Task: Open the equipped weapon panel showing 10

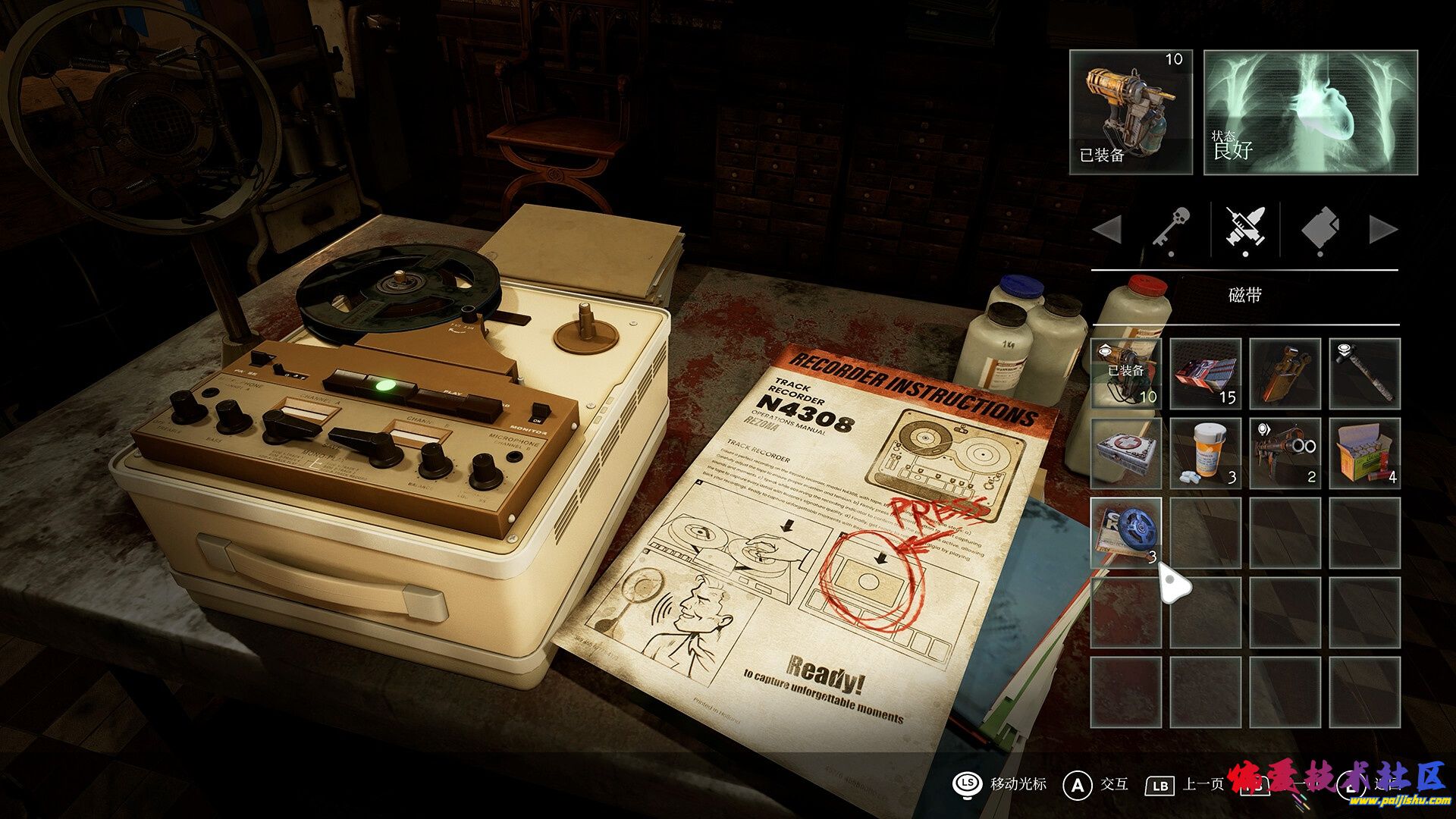Action: tap(1131, 112)
